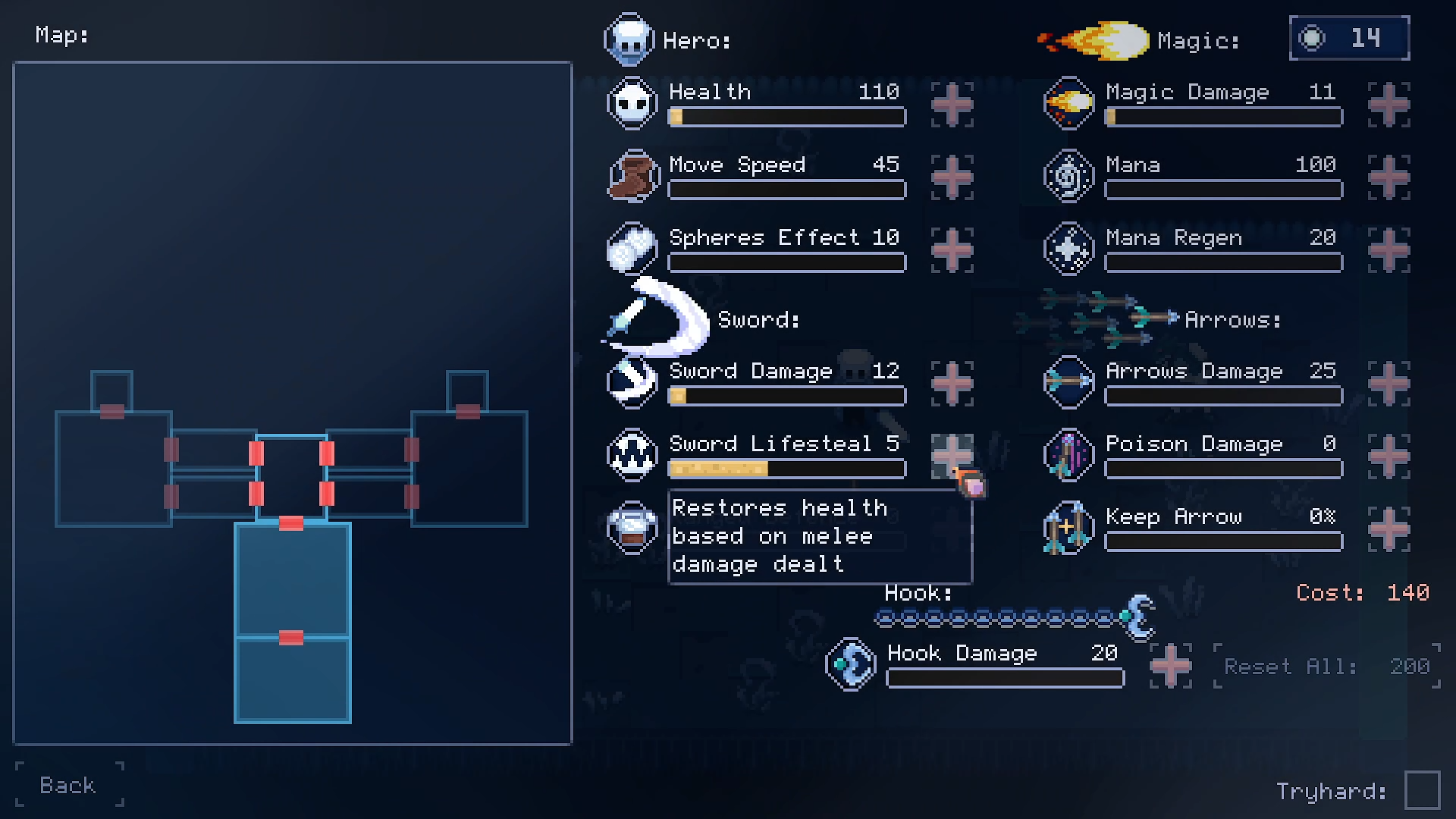Increase Mana capacity

(x=1389, y=177)
